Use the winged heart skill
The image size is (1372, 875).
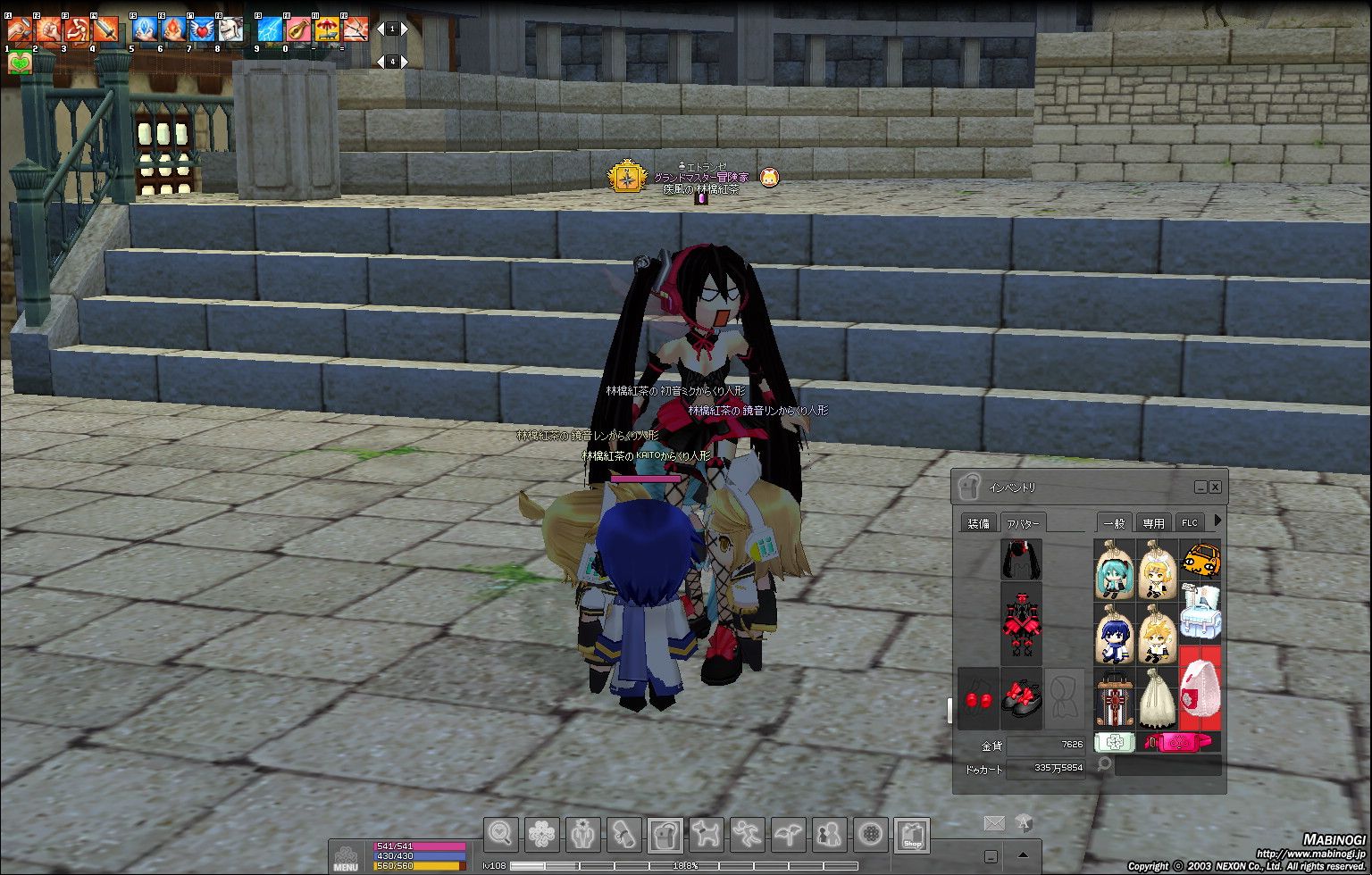201,30
